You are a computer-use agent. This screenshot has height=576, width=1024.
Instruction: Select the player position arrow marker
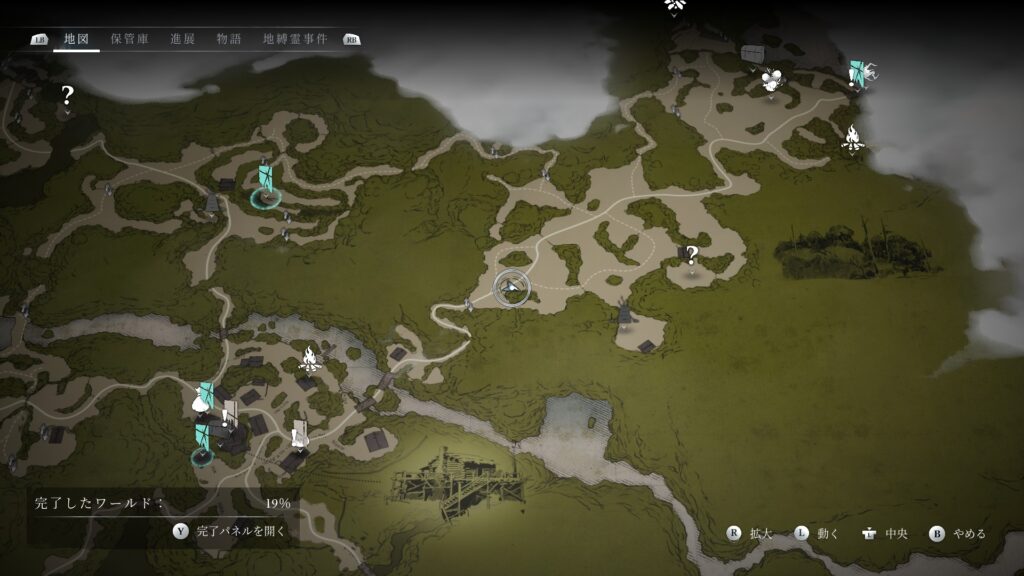point(512,288)
